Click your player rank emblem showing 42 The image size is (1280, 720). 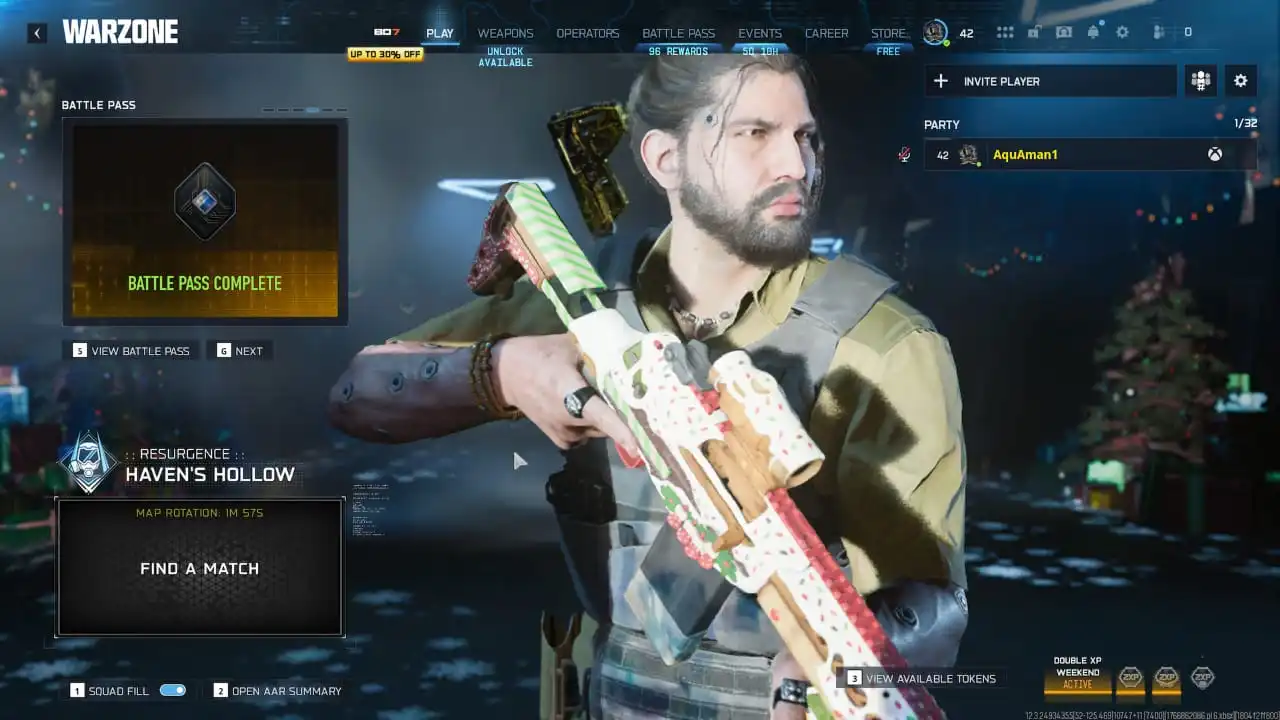(x=936, y=31)
